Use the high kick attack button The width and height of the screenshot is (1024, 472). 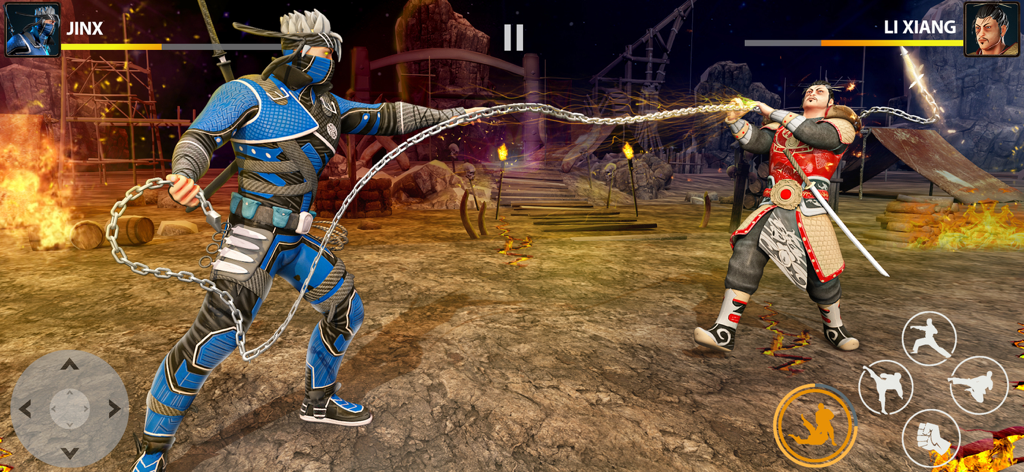[x=885, y=387]
